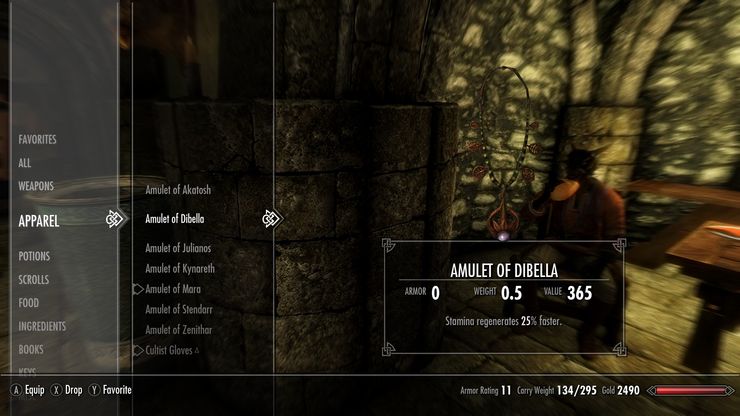The height and width of the screenshot is (416, 740).
Task: Choose Amulet of Stendarr
Action: pos(179,309)
